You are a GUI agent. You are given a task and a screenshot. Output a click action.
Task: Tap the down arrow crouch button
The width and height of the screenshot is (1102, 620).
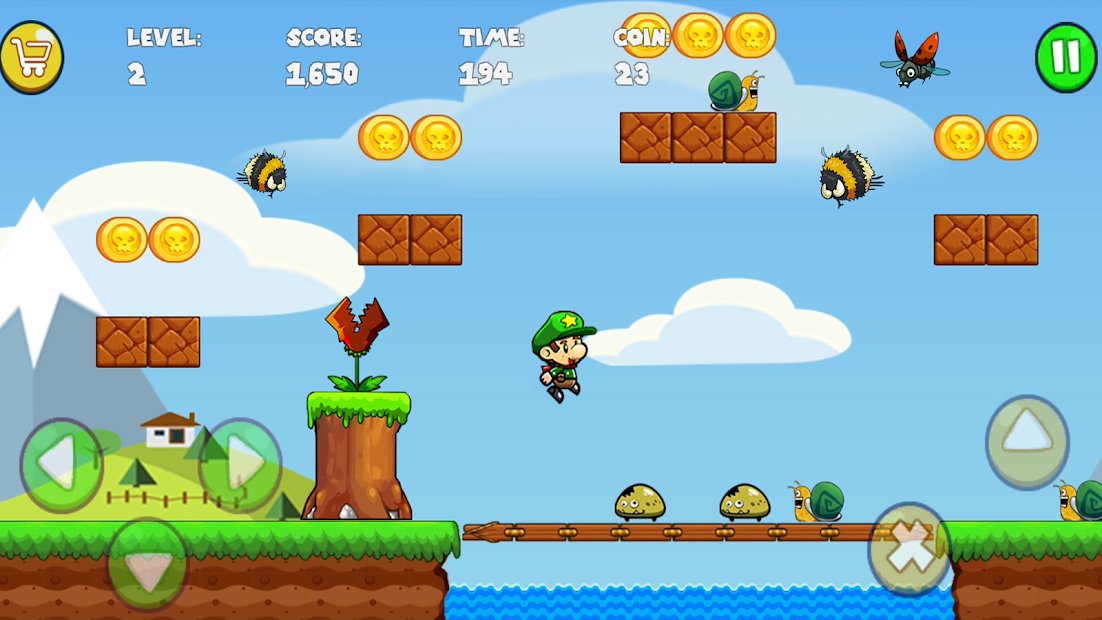pyautogui.click(x=148, y=565)
